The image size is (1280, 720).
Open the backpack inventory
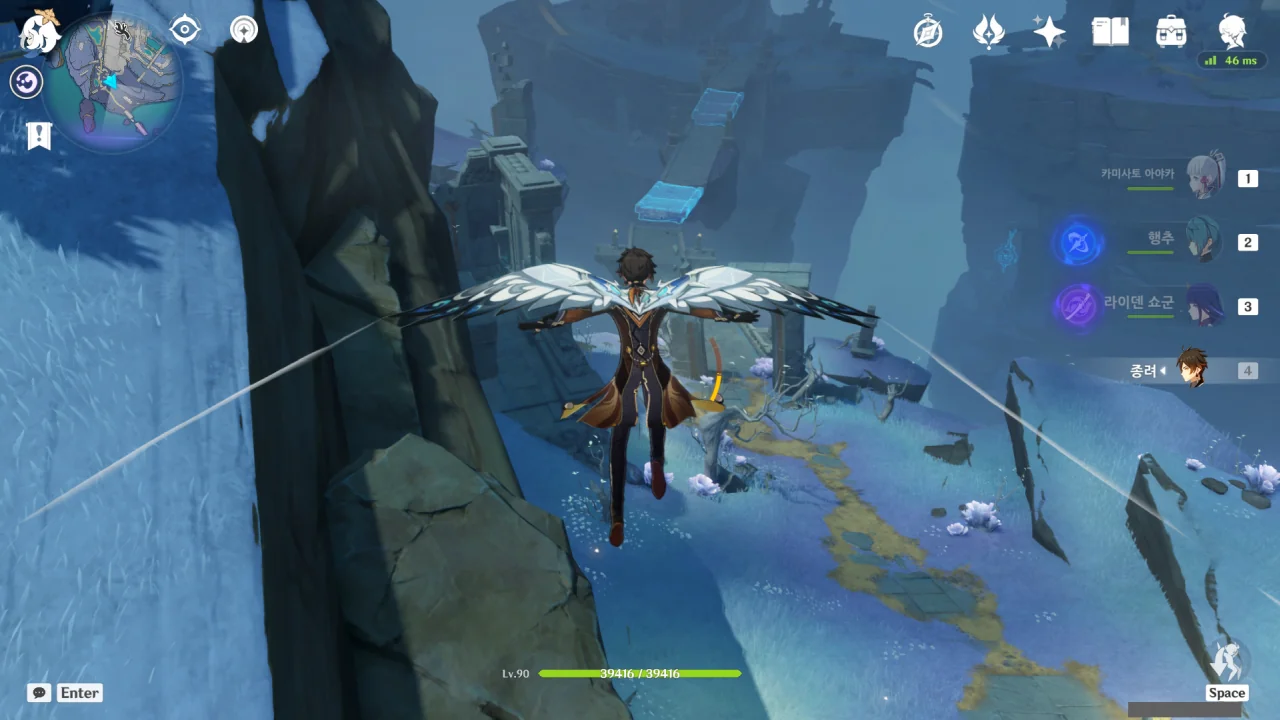click(1170, 32)
